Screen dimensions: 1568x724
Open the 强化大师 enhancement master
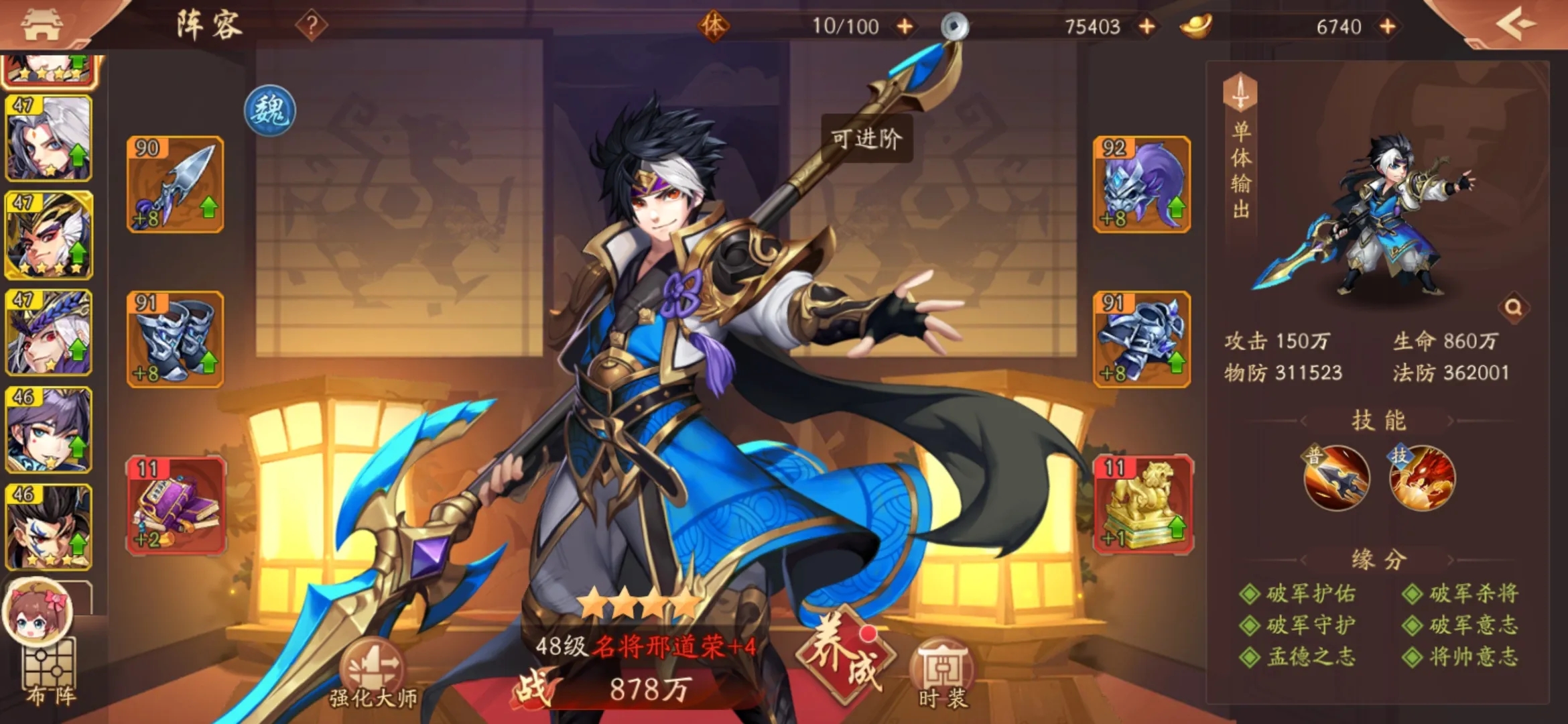pyautogui.click(x=374, y=664)
